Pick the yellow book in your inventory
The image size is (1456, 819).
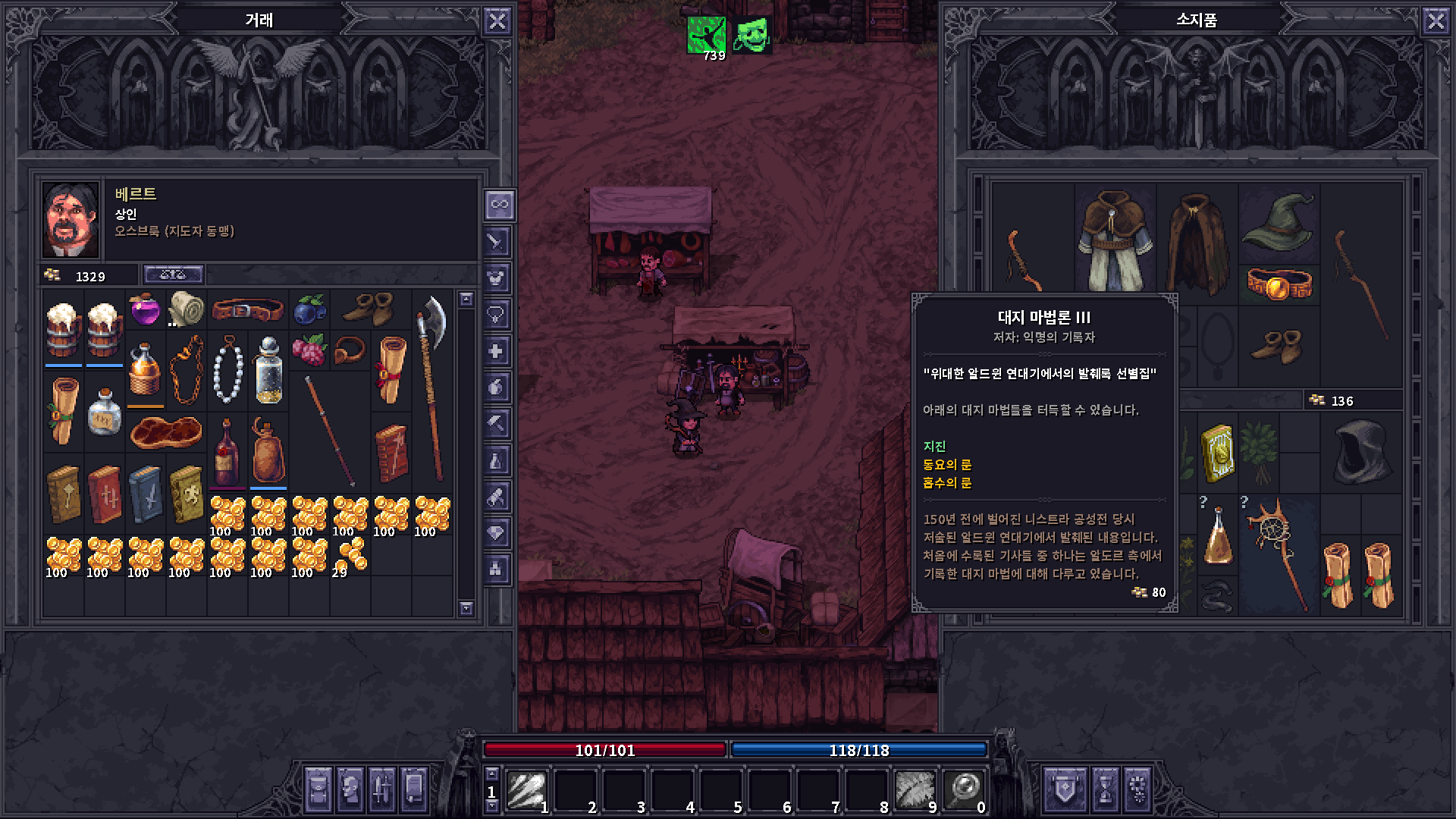(x=1218, y=453)
